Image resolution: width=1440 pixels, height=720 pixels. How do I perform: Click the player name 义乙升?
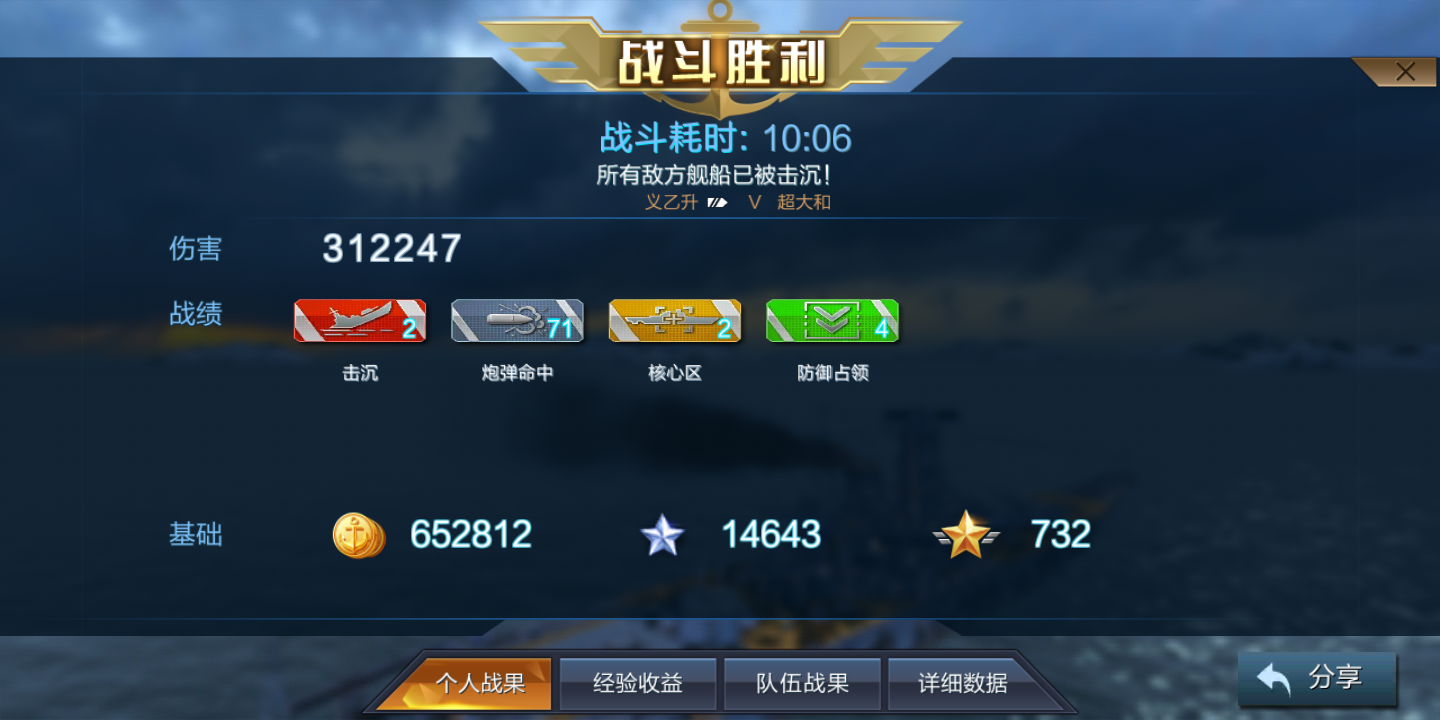pyautogui.click(x=672, y=204)
